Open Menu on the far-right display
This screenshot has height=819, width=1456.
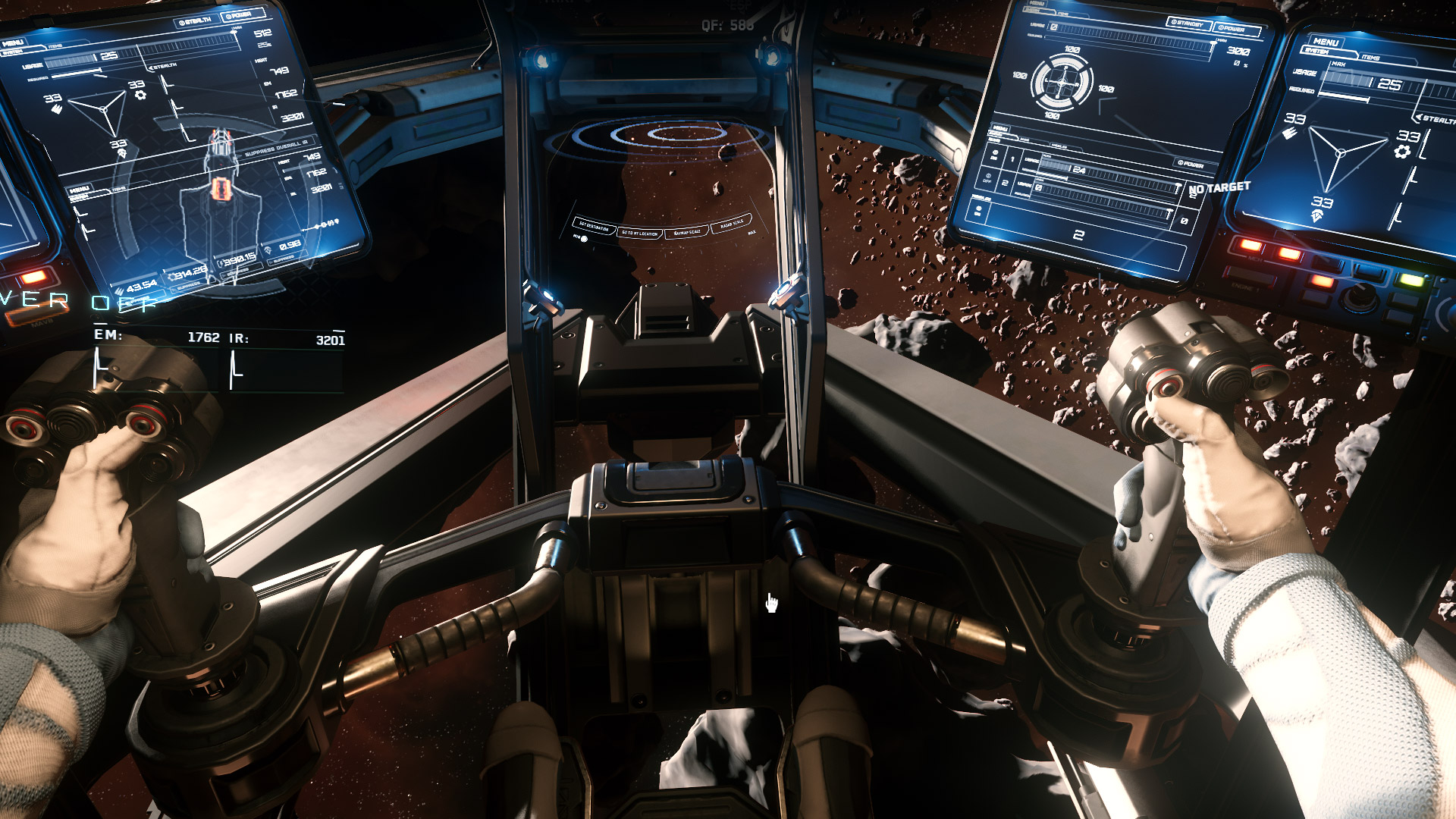point(1326,42)
